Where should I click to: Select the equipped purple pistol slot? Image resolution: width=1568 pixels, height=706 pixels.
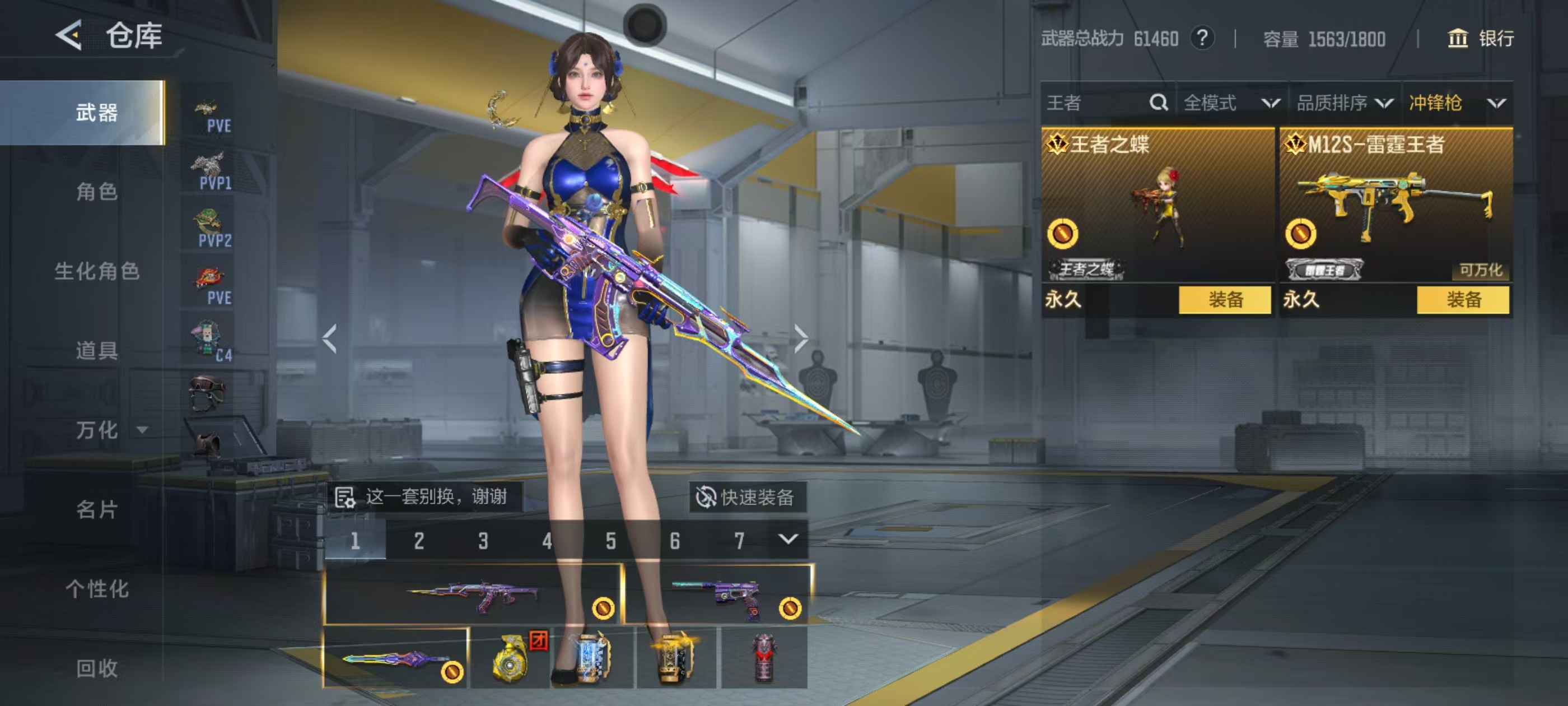click(x=718, y=595)
